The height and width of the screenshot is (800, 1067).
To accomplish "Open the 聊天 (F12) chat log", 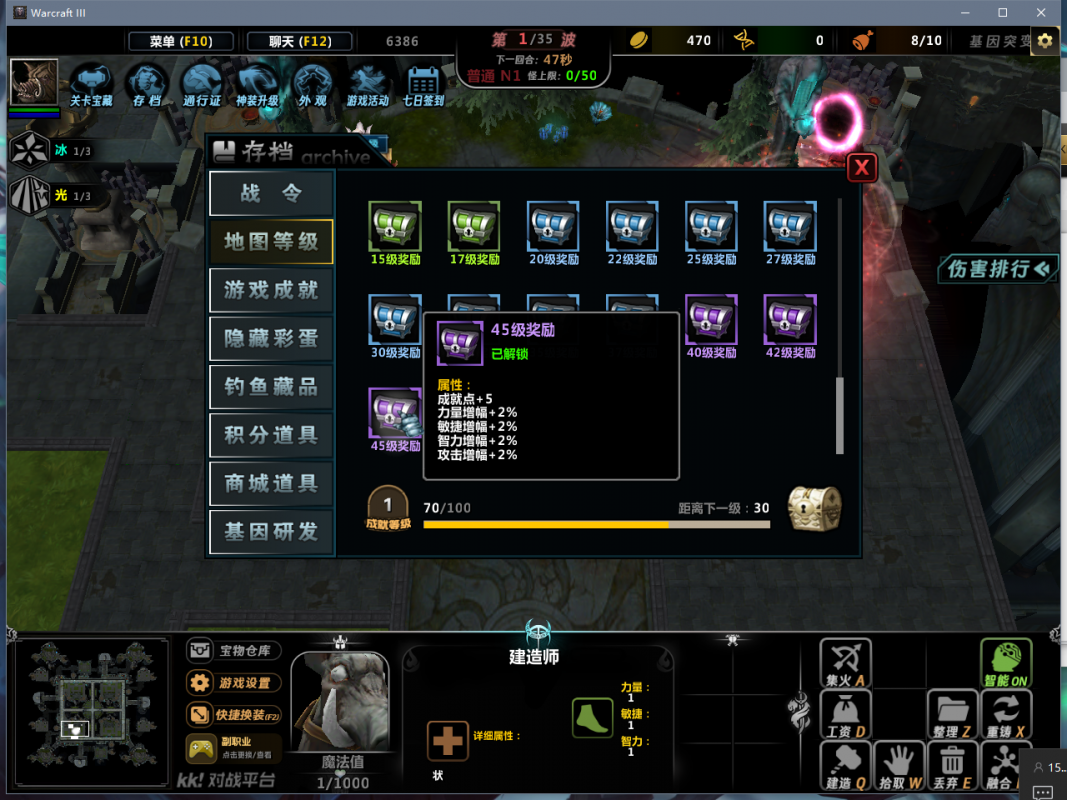I will tap(300, 41).
